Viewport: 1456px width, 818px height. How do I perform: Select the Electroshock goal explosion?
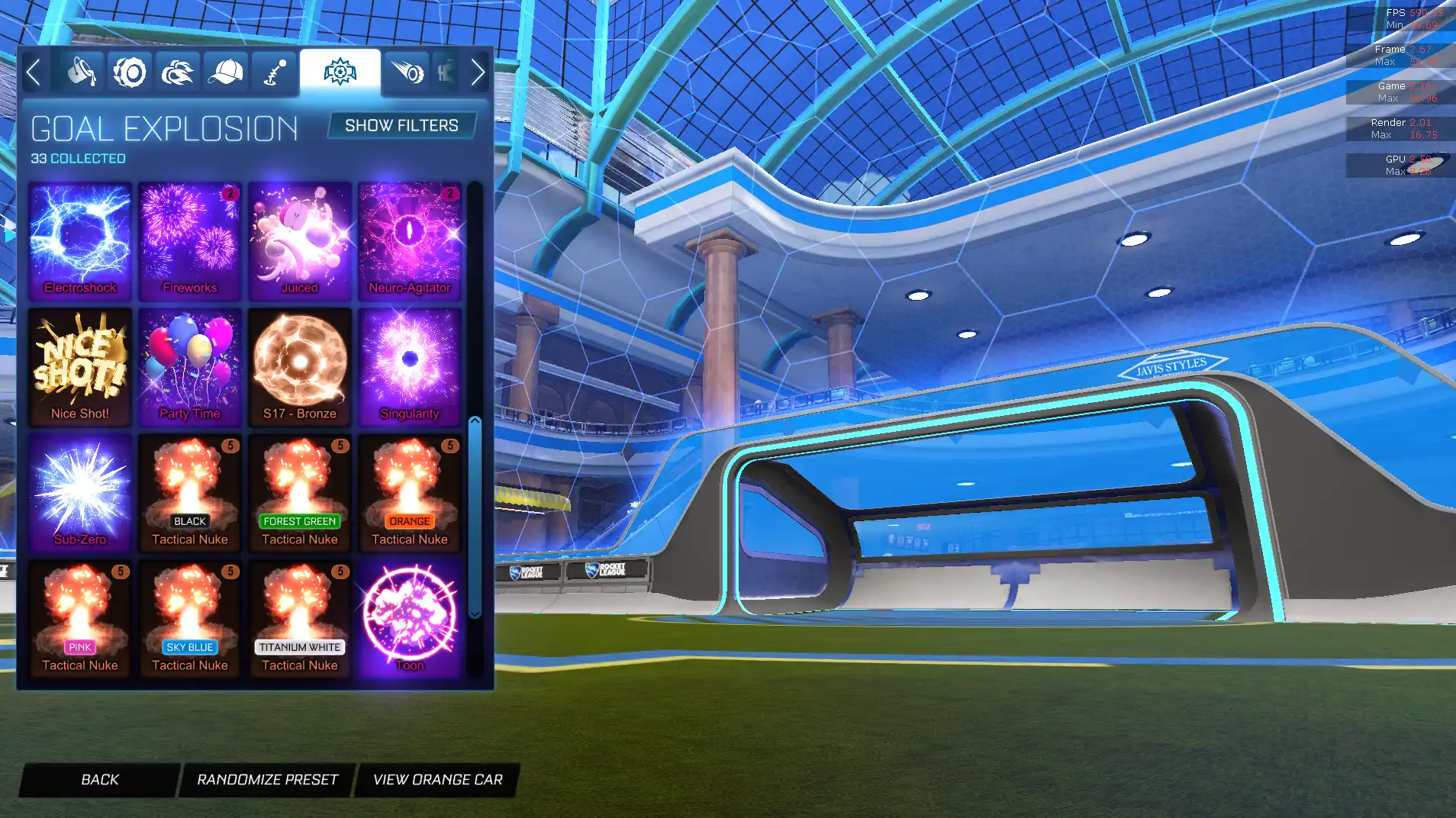tap(80, 240)
